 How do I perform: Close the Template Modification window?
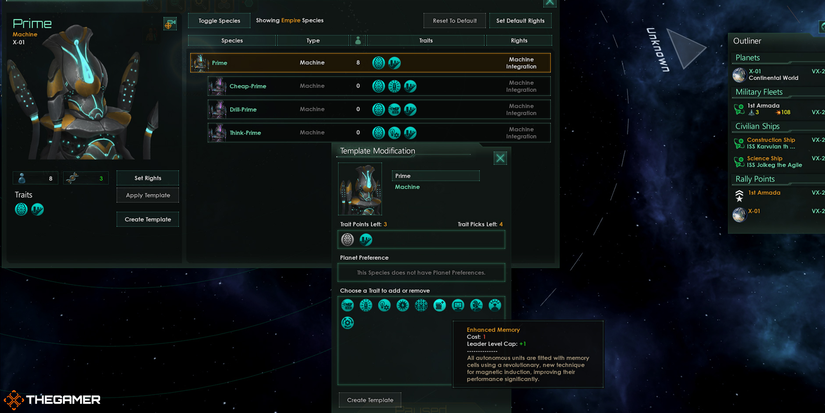[500, 158]
